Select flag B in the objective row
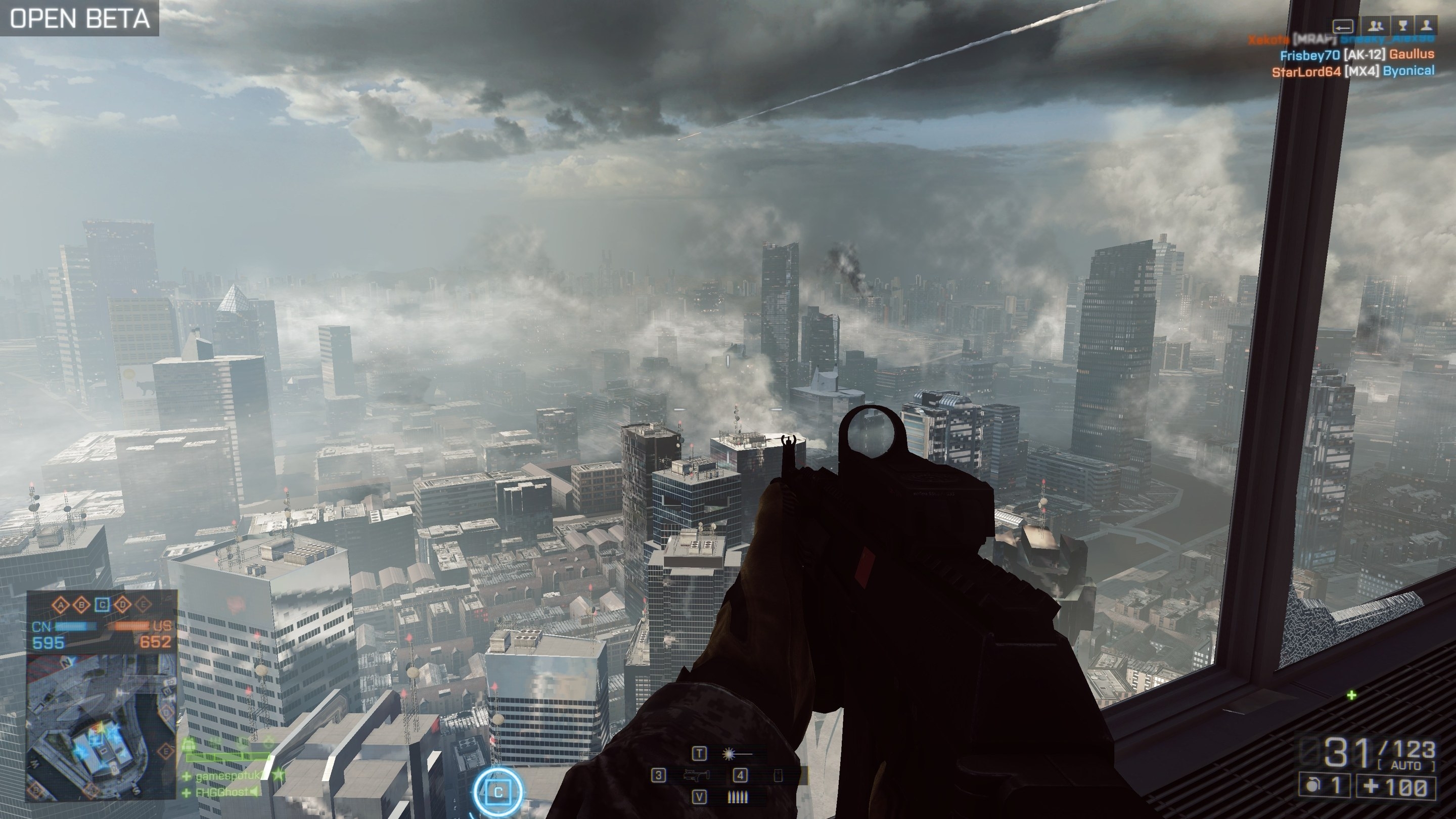 point(82,605)
